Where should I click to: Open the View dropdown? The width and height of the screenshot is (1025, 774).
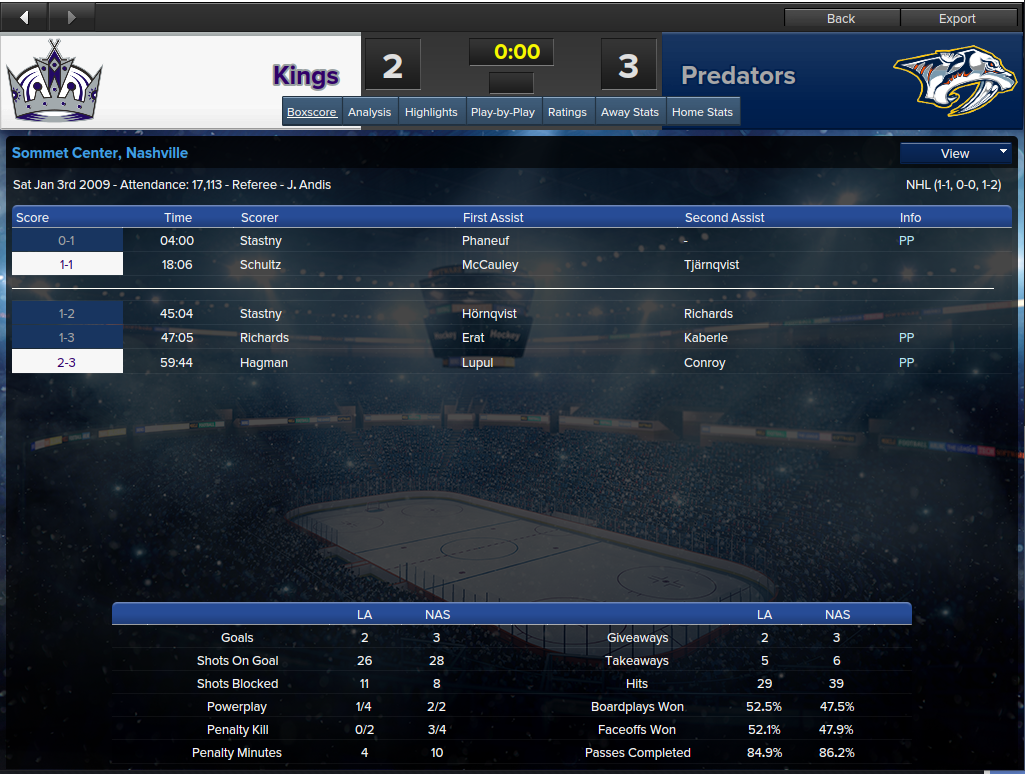coord(956,153)
